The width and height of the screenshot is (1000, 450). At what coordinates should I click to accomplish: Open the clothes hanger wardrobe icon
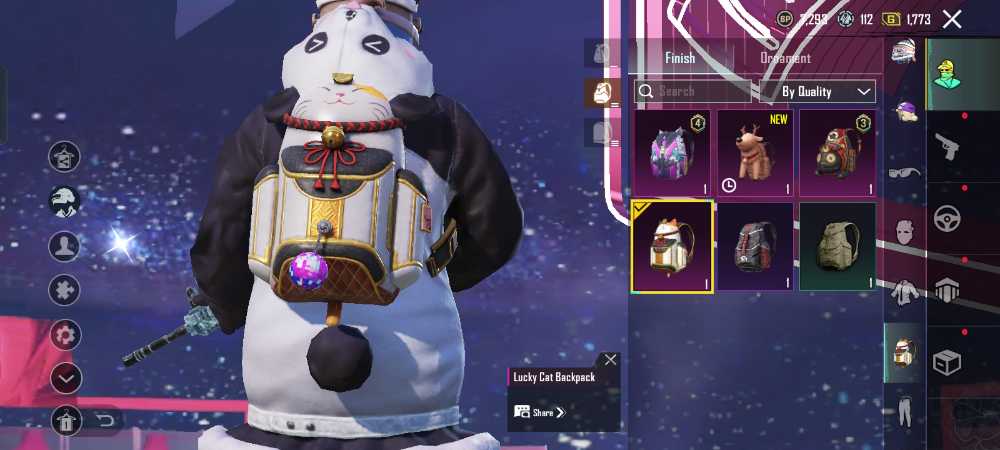pos(65,156)
